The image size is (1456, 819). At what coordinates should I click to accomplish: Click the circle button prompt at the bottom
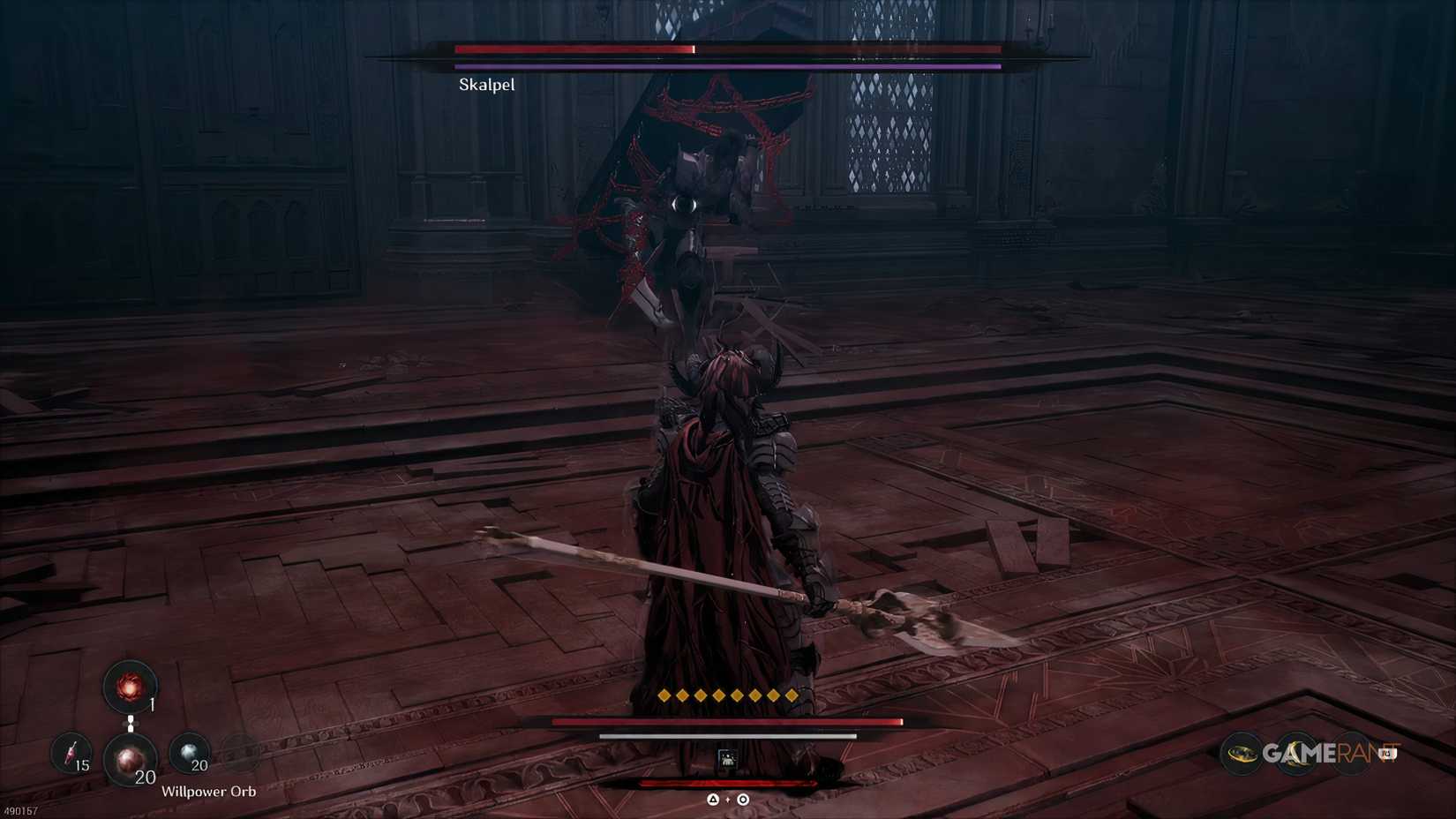(742, 800)
